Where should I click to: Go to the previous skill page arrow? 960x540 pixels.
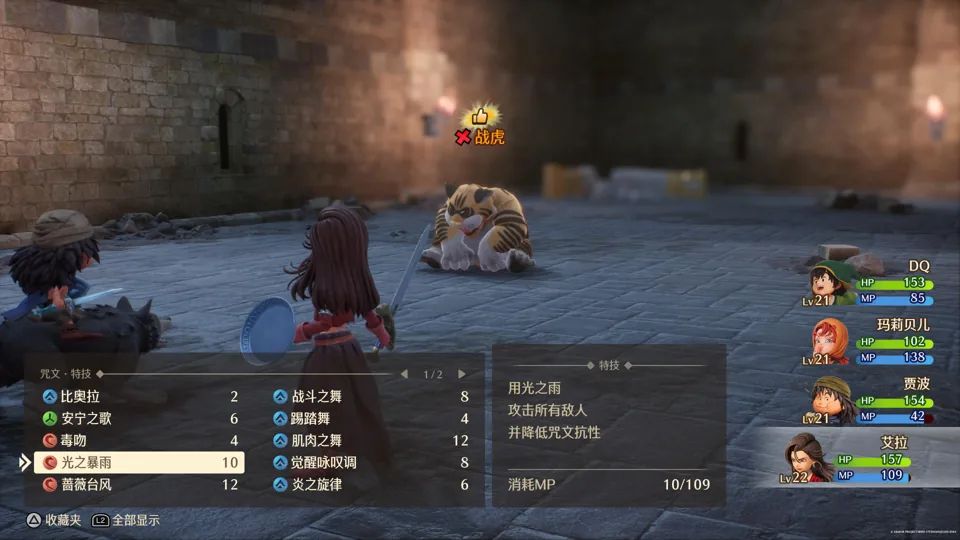404,374
